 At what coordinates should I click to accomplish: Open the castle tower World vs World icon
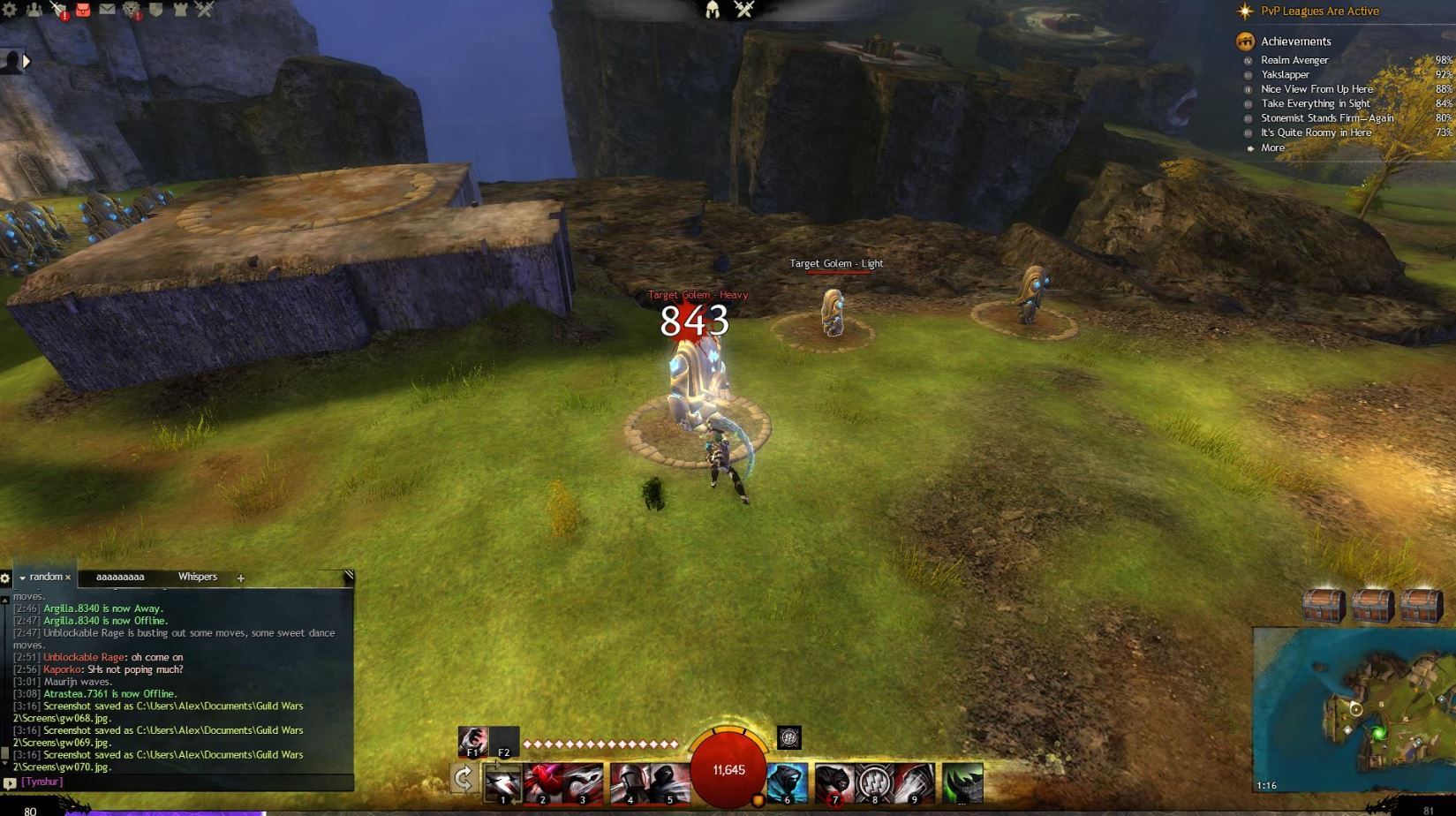[181, 10]
